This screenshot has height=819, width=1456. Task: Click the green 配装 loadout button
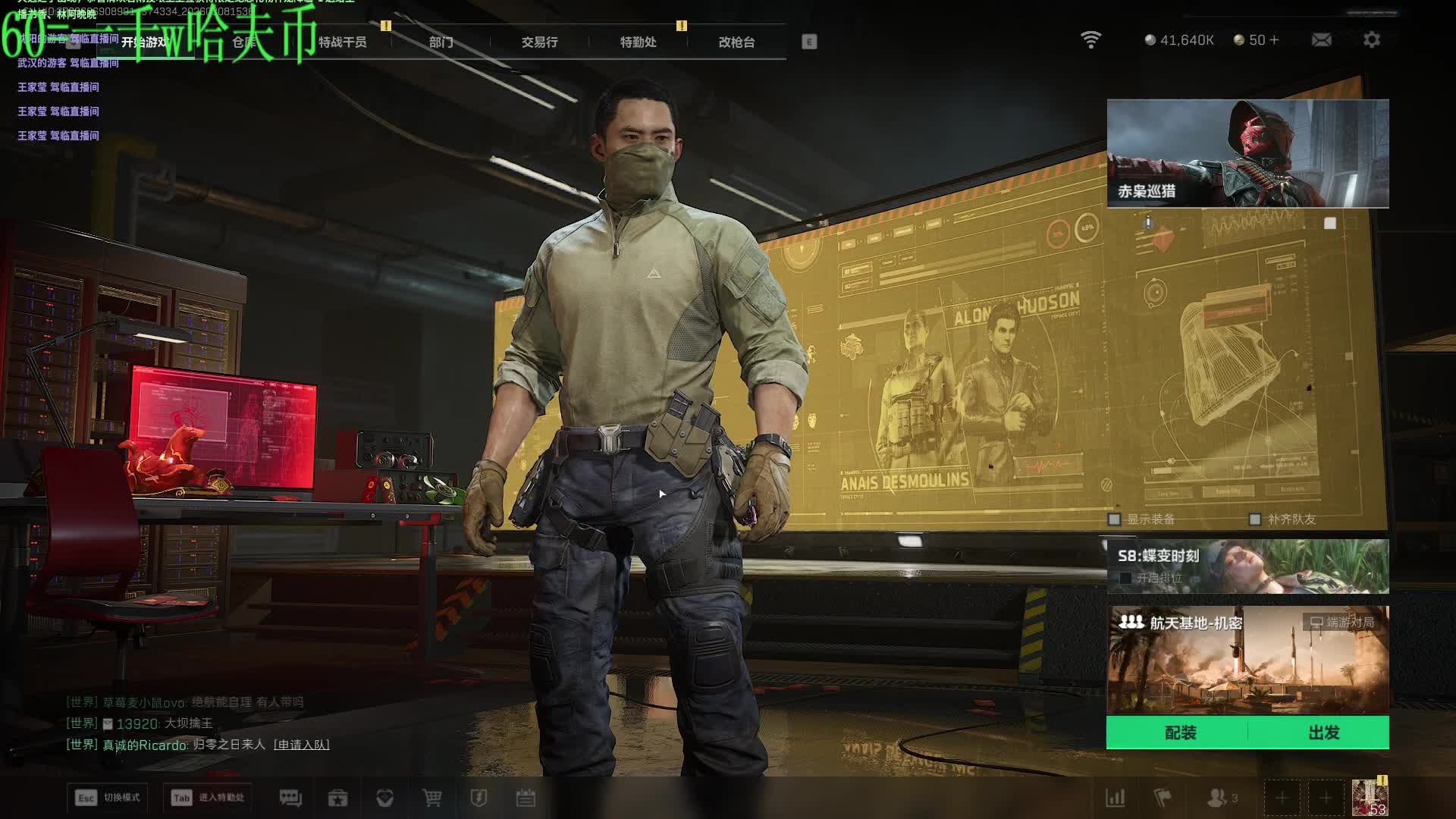[x=1180, y=733]
